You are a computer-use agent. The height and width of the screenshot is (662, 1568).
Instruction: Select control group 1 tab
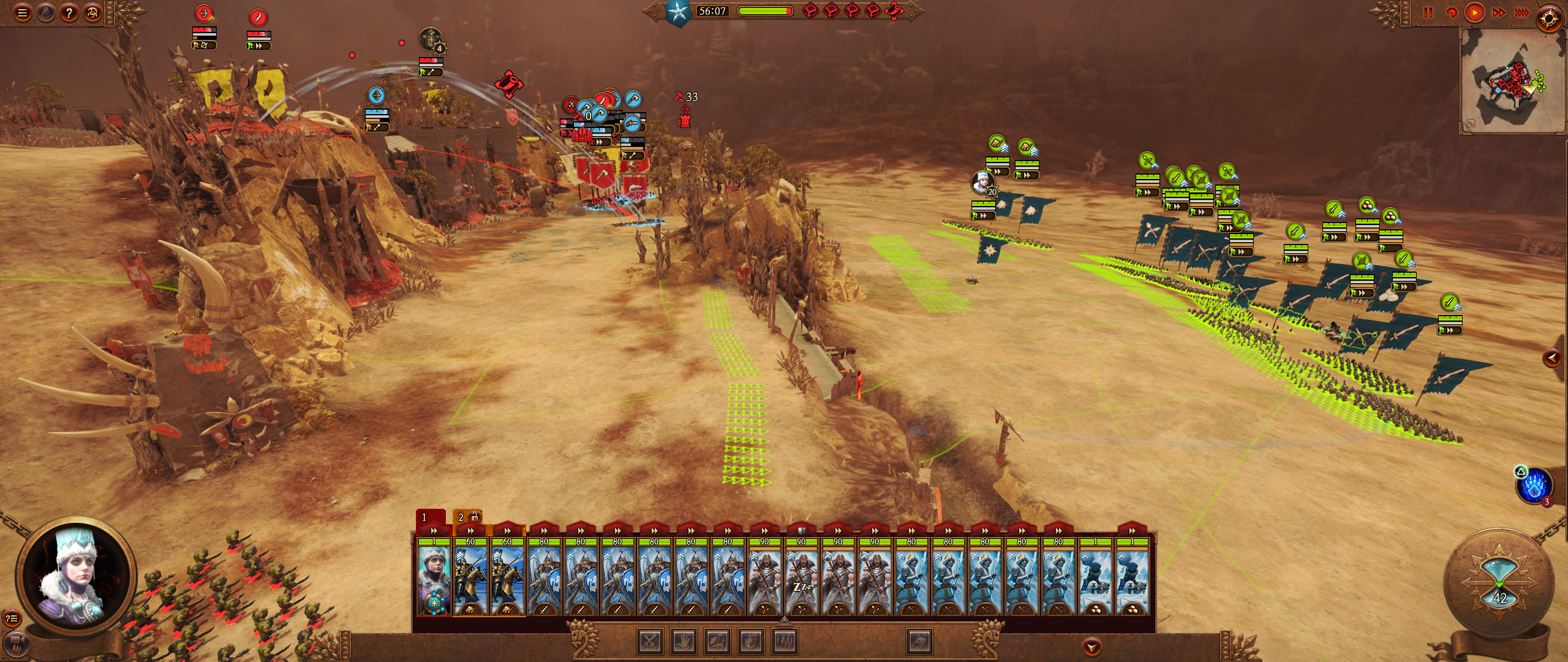pos(430,517)
